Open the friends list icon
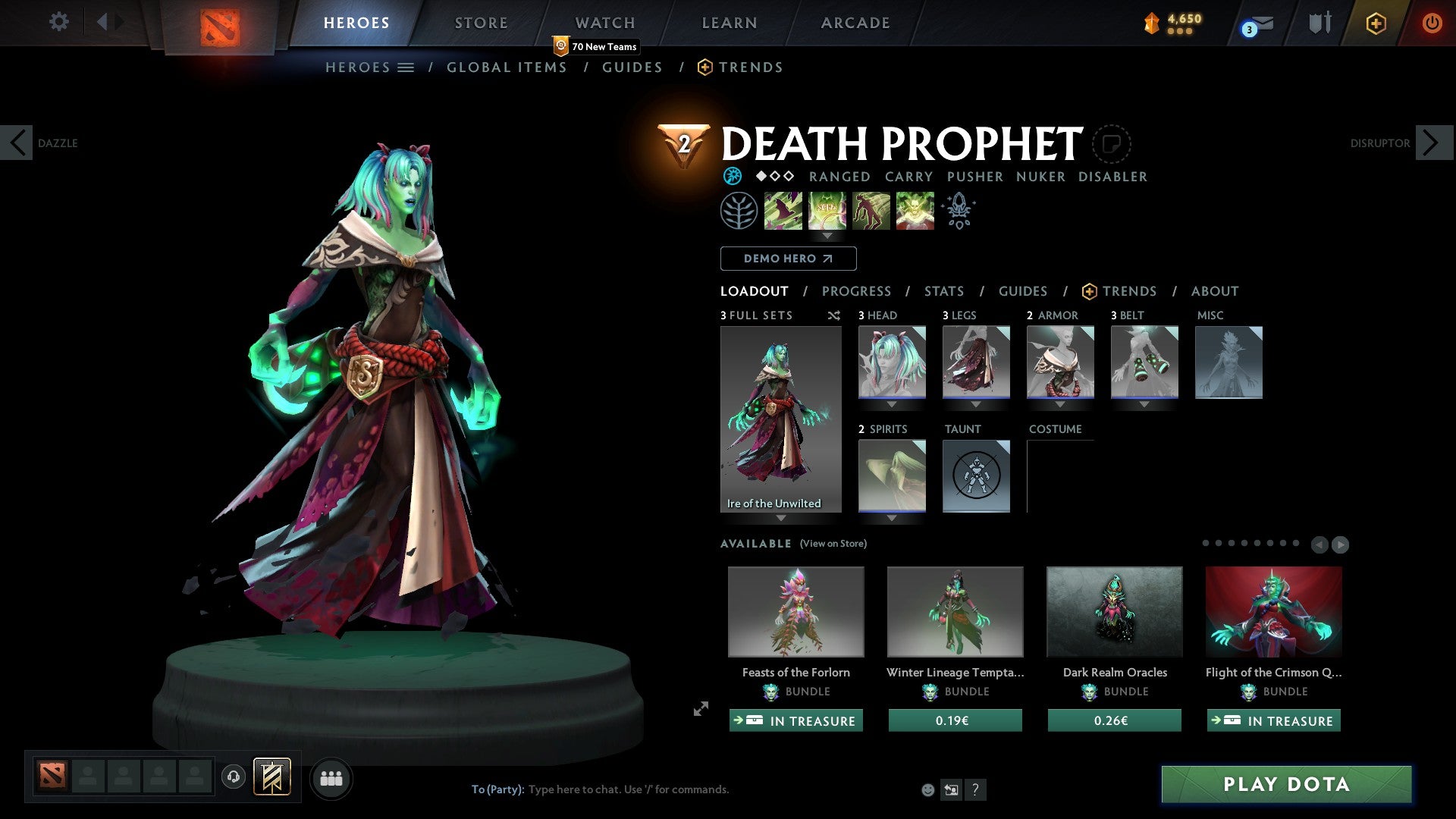The width and height of the screenshot is (1456, 819). click(x=331, y=778)
